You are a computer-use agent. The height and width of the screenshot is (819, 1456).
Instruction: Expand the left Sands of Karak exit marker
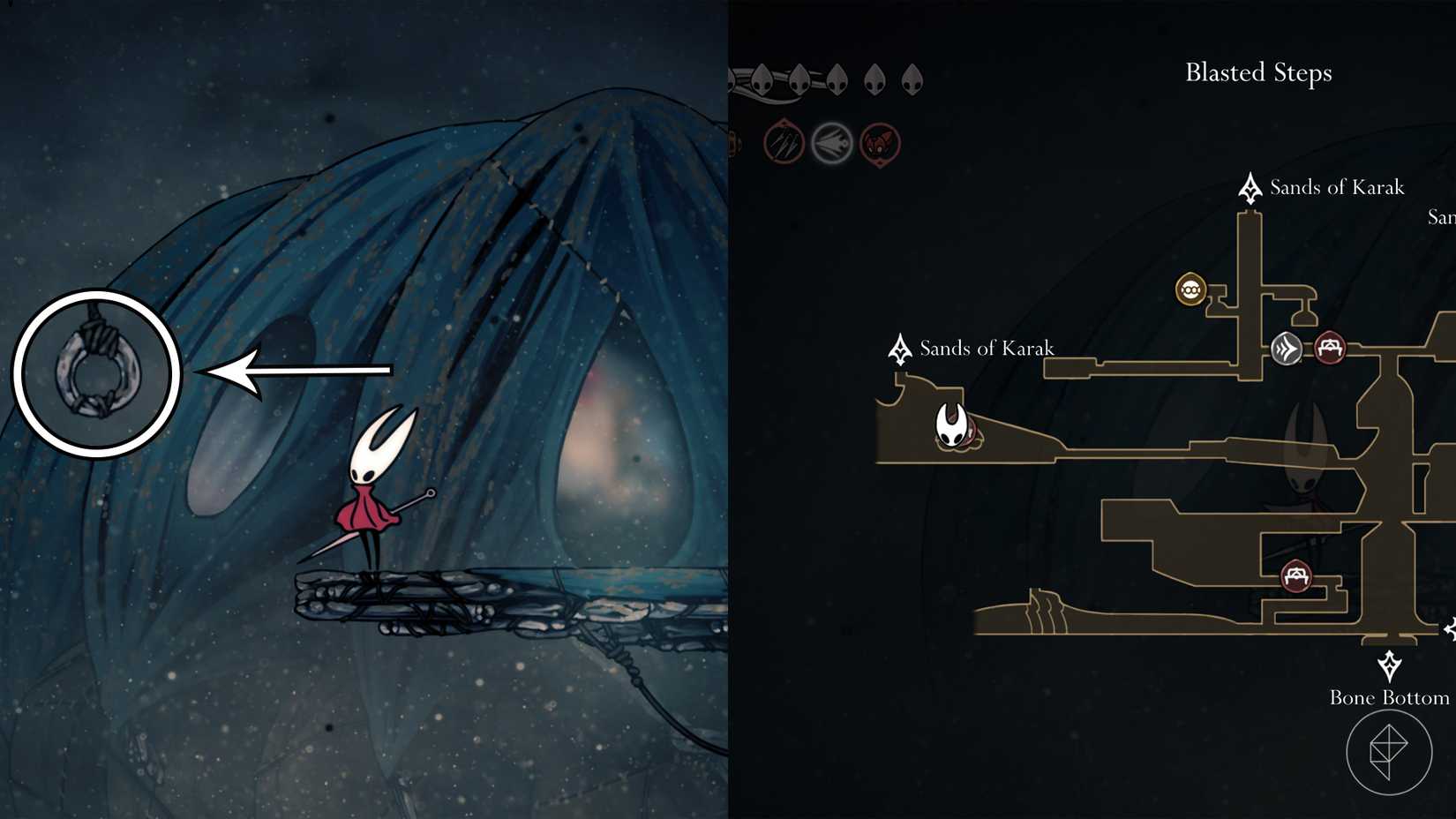(900, 348)
